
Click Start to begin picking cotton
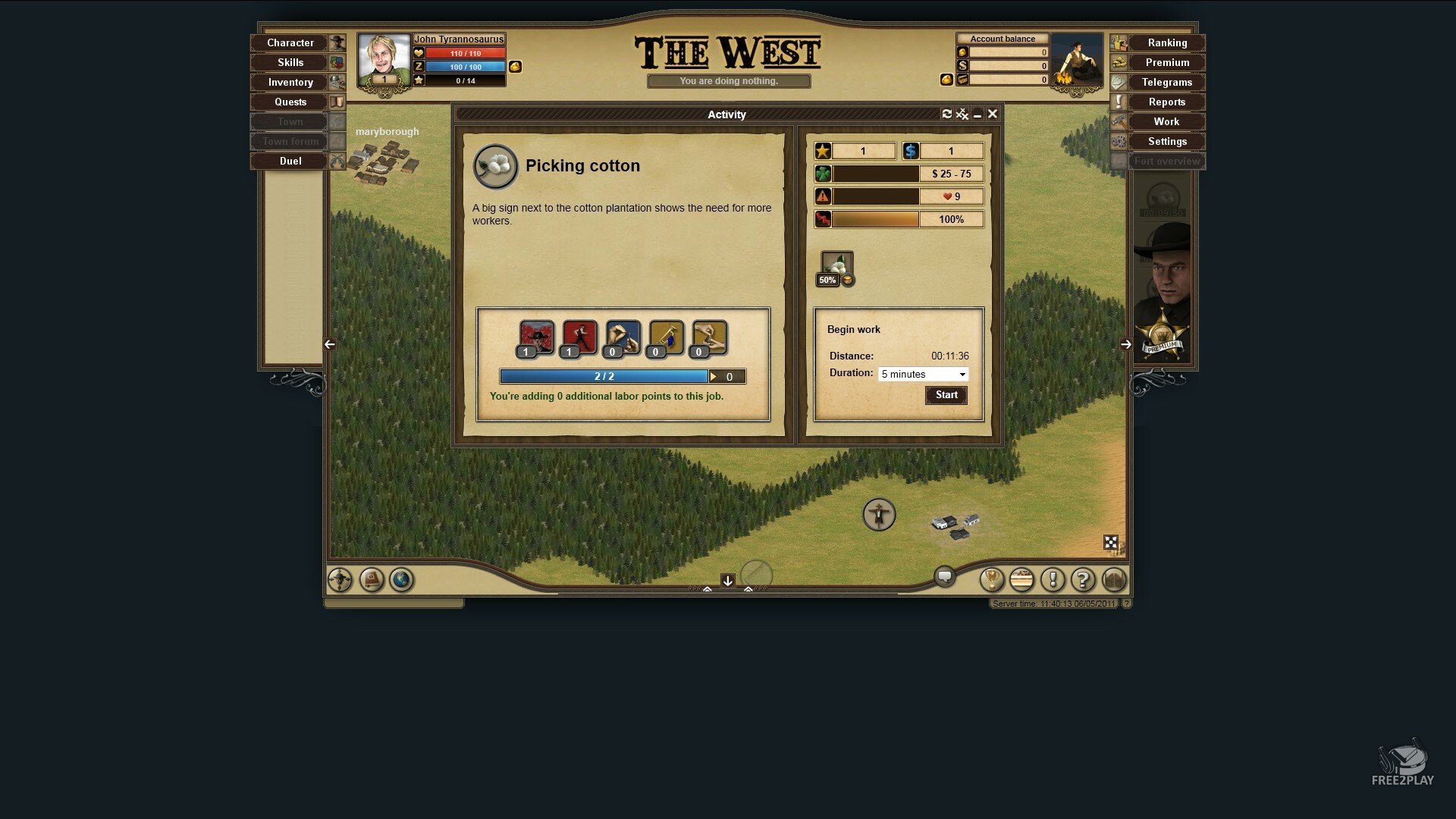tap(946, 395)
